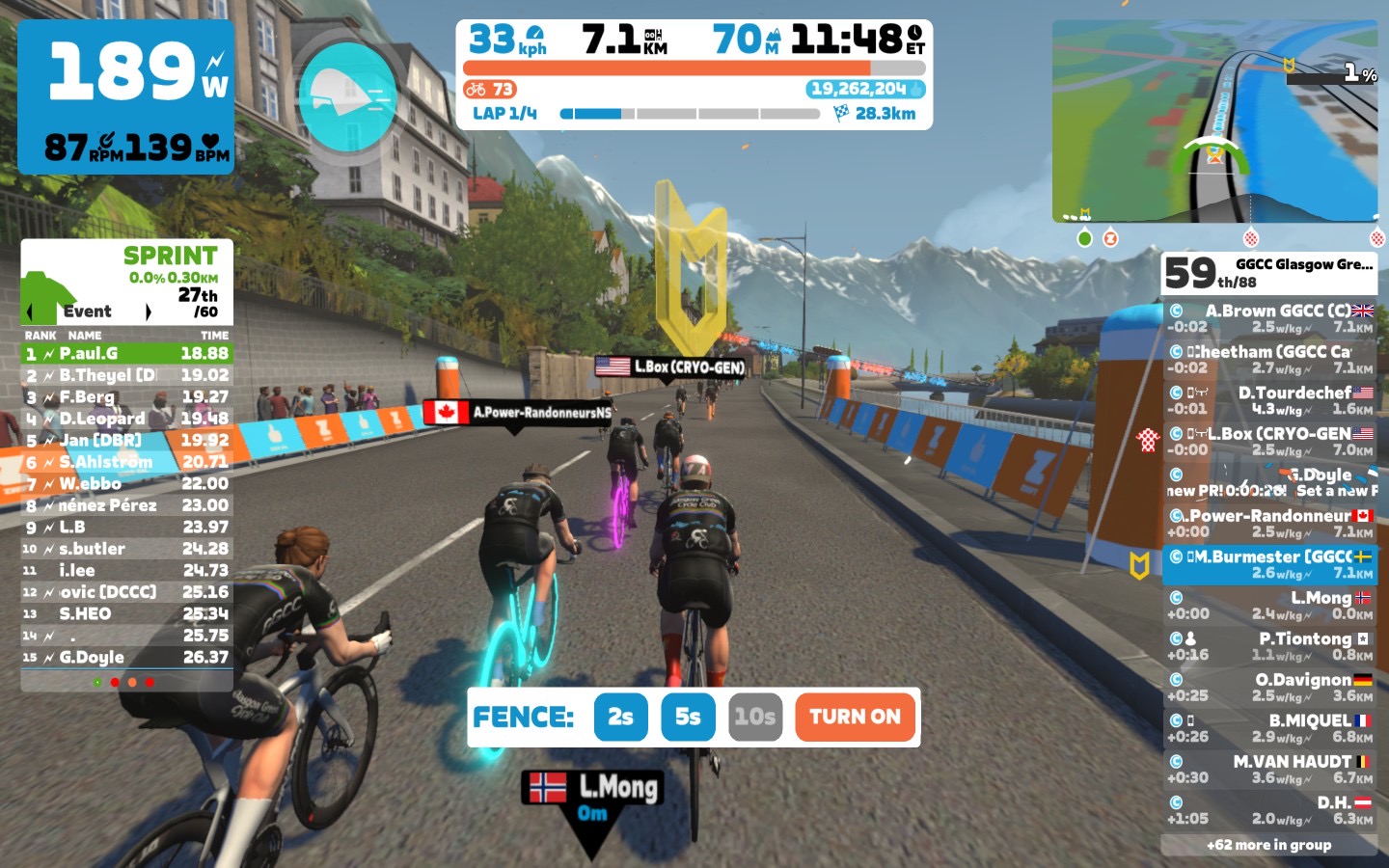1389x868 pixels.
Task: Select A.Brown GGCC in riders list
Action: click(x=1269, y=318)
